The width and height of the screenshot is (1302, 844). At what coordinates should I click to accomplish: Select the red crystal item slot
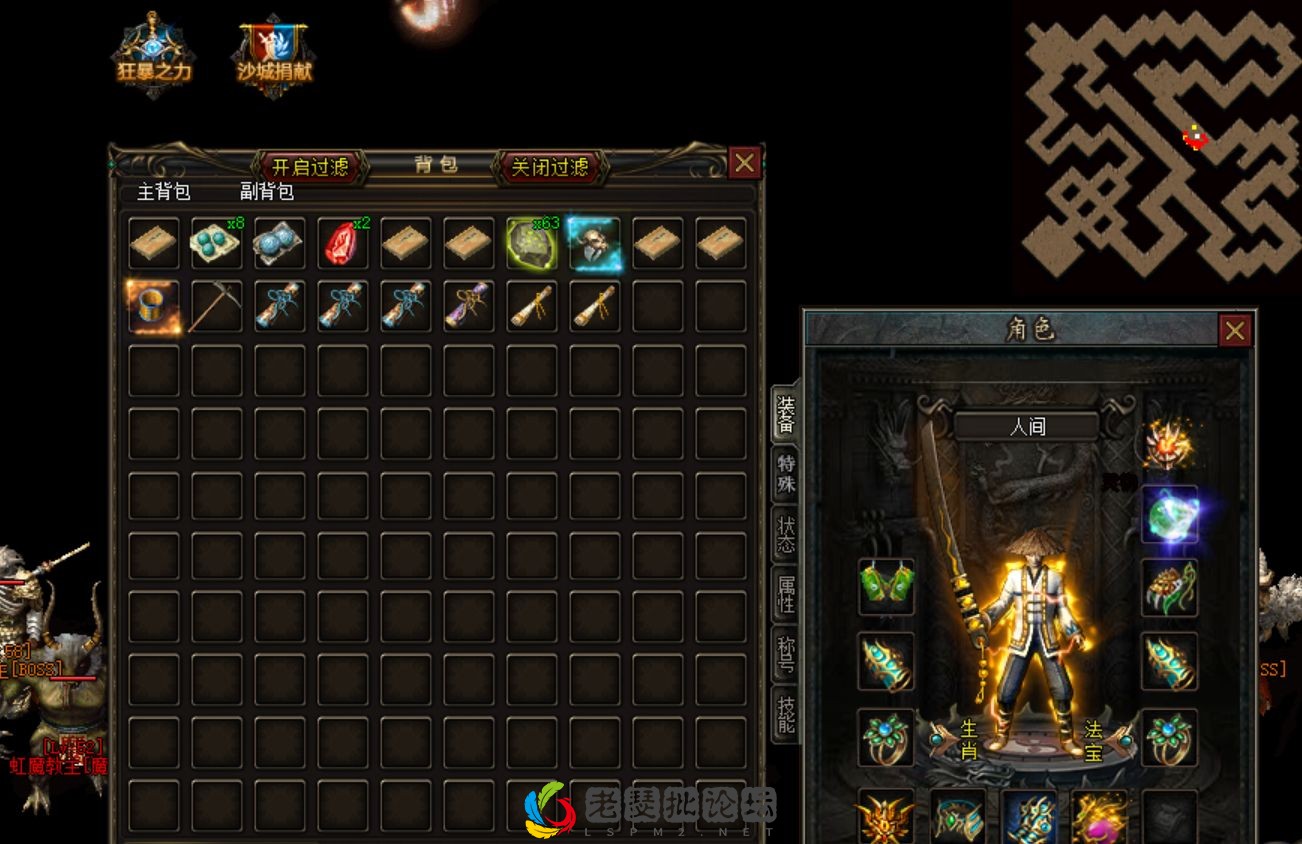pyautogui.click(x=343, y=243)
